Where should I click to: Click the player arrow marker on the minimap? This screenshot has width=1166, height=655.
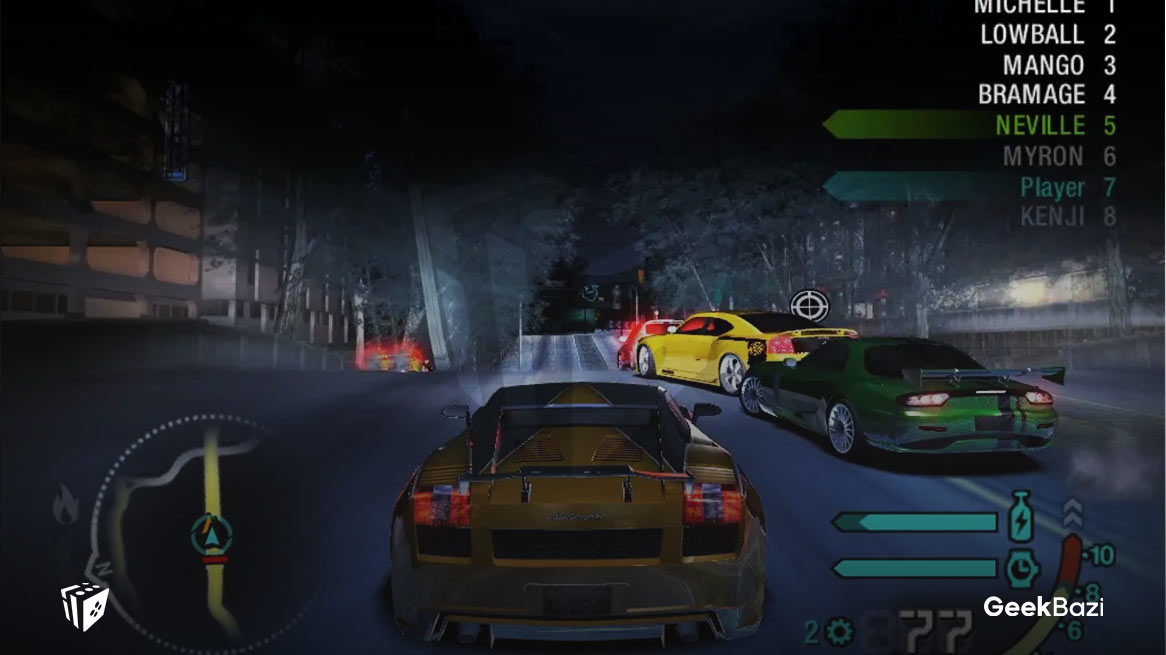pyautogui.click(x=211, y=534)
